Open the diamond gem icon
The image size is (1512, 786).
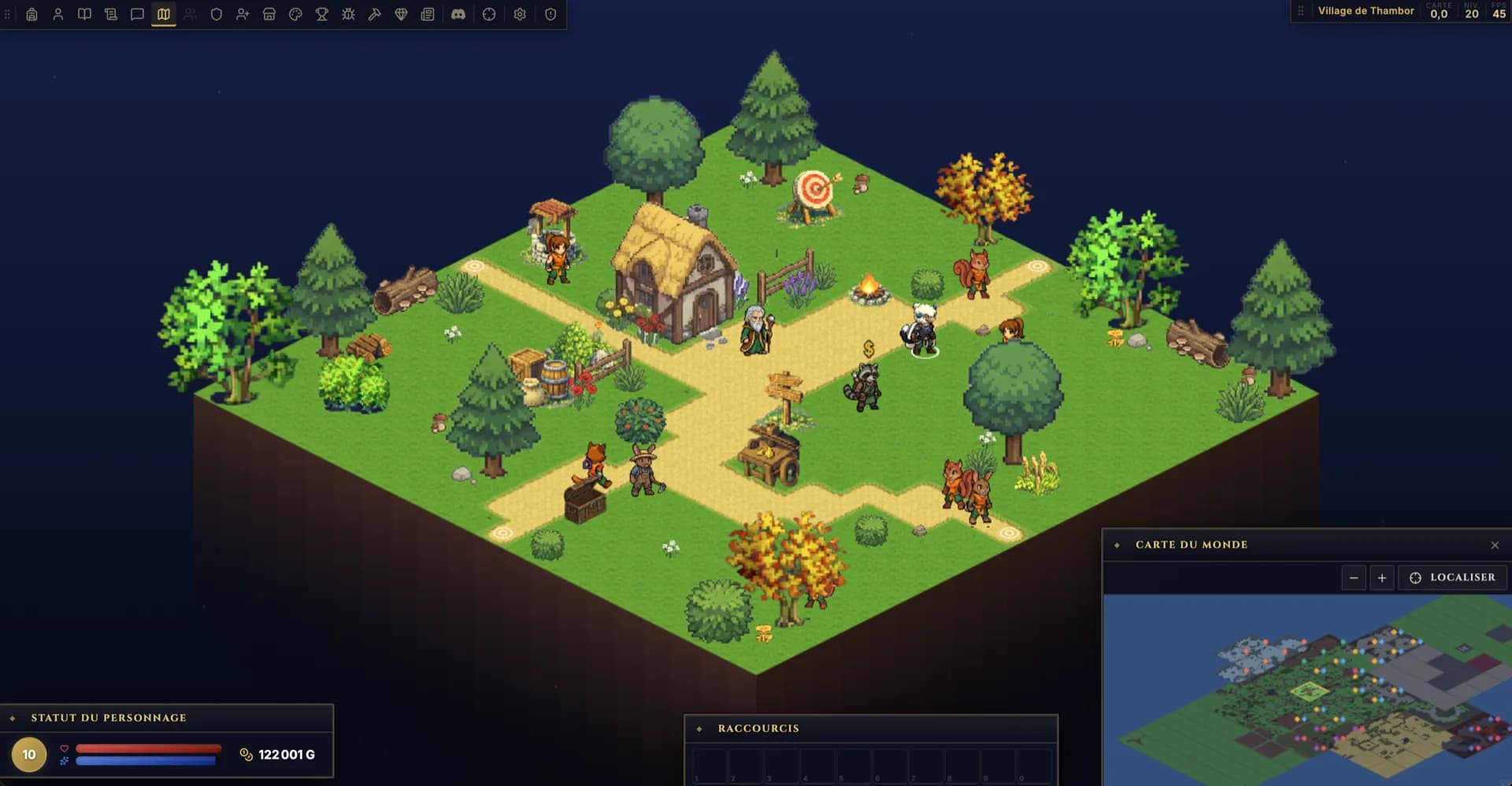(401, 14)
